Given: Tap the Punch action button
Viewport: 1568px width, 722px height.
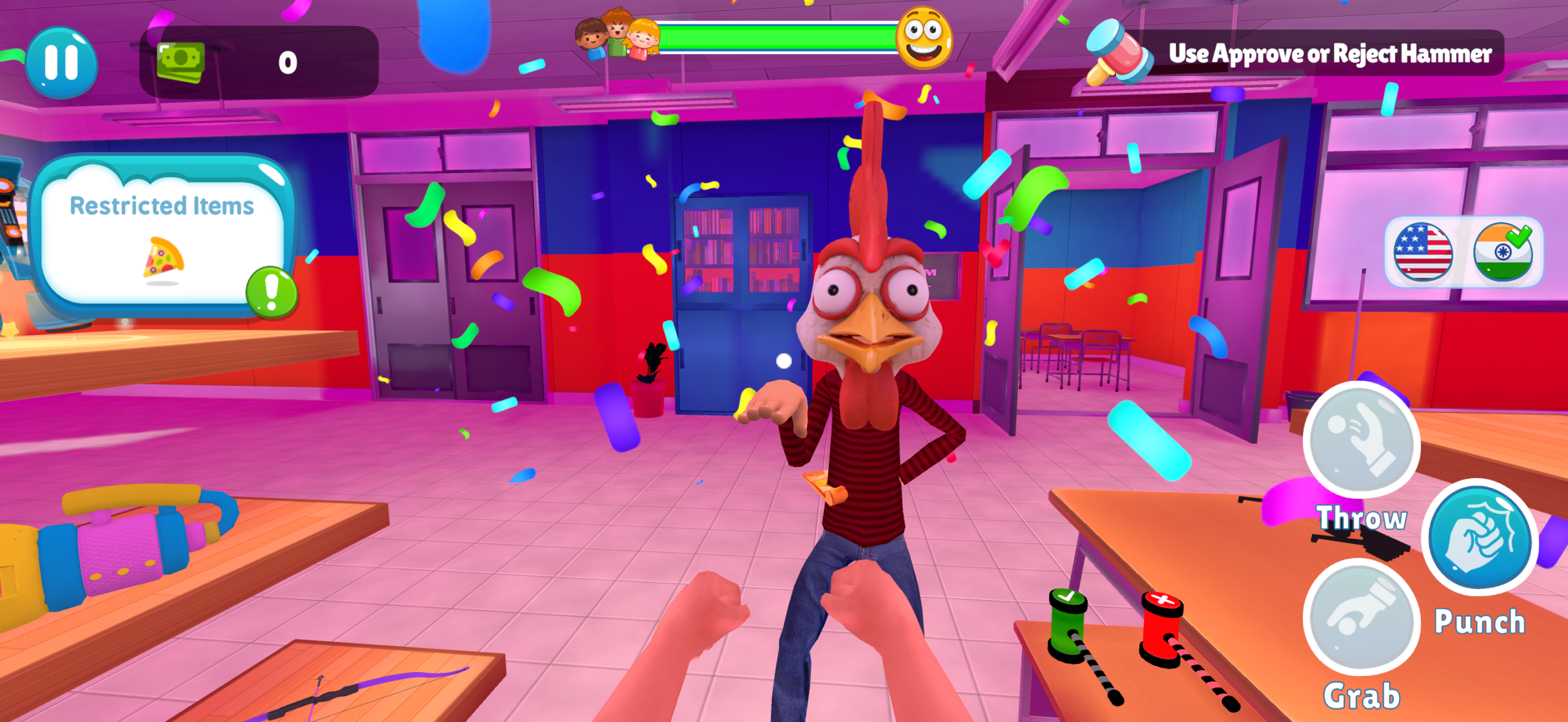Looking at the screenshot, I should tap(1479, 537).
